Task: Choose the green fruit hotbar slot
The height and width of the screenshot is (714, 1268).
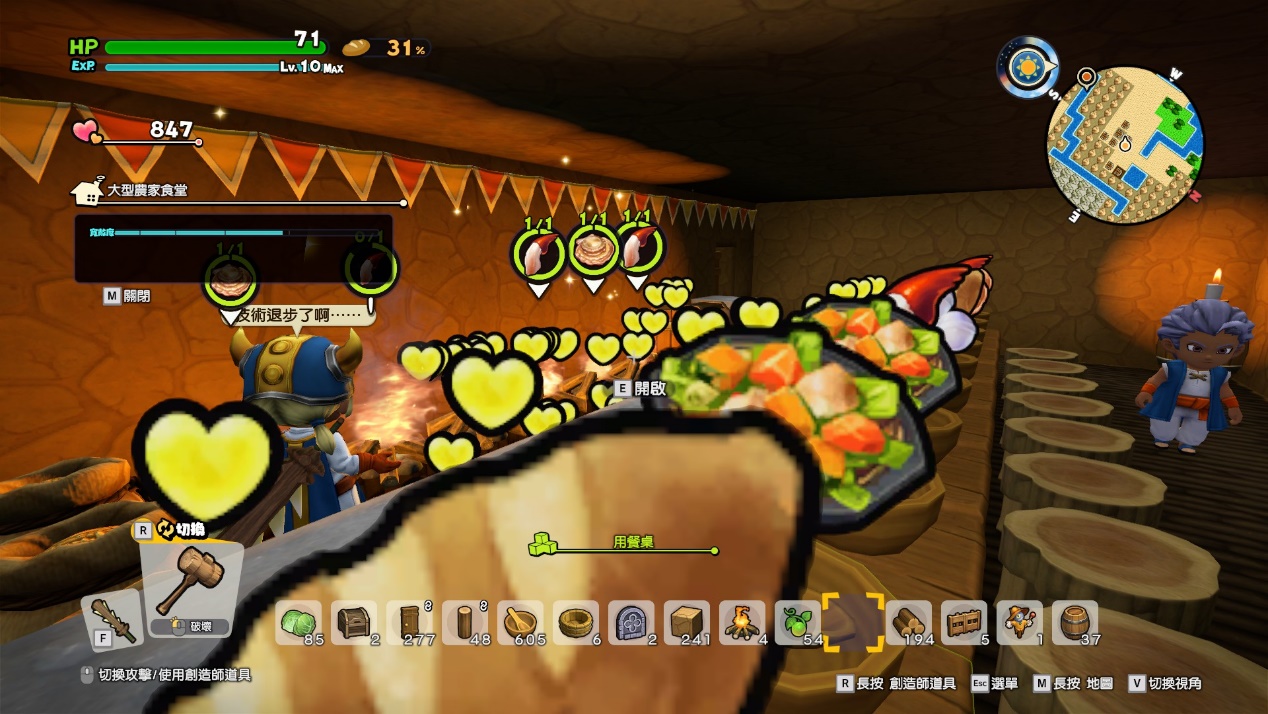Action: [x=798, y=622]
